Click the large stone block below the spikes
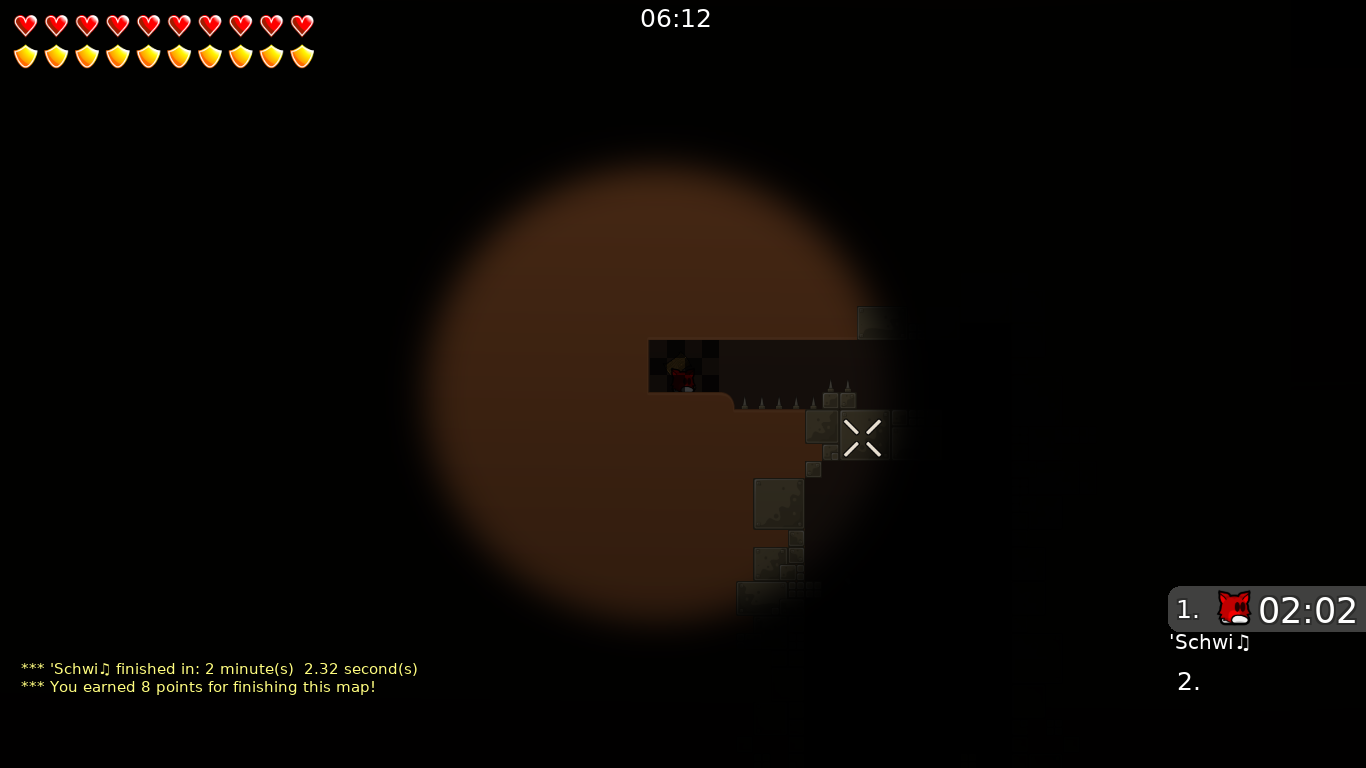 [779, 503]
